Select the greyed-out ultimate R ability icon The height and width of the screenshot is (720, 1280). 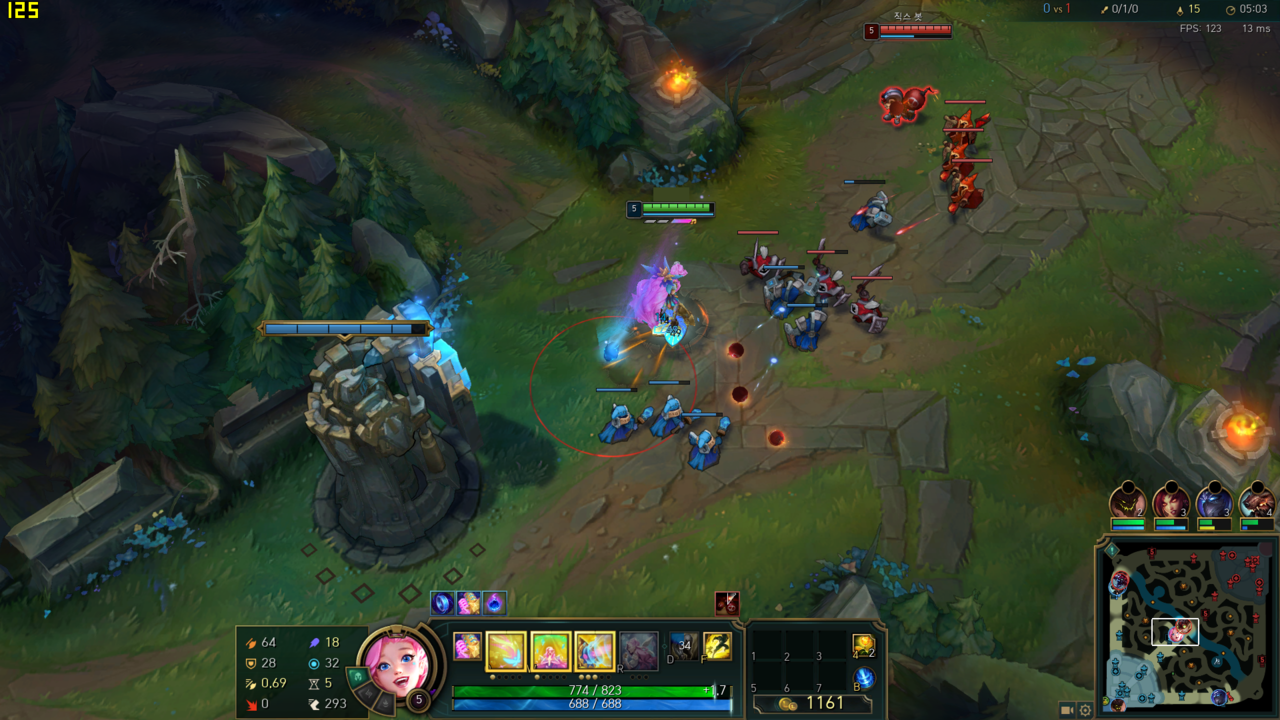[638, 650]
